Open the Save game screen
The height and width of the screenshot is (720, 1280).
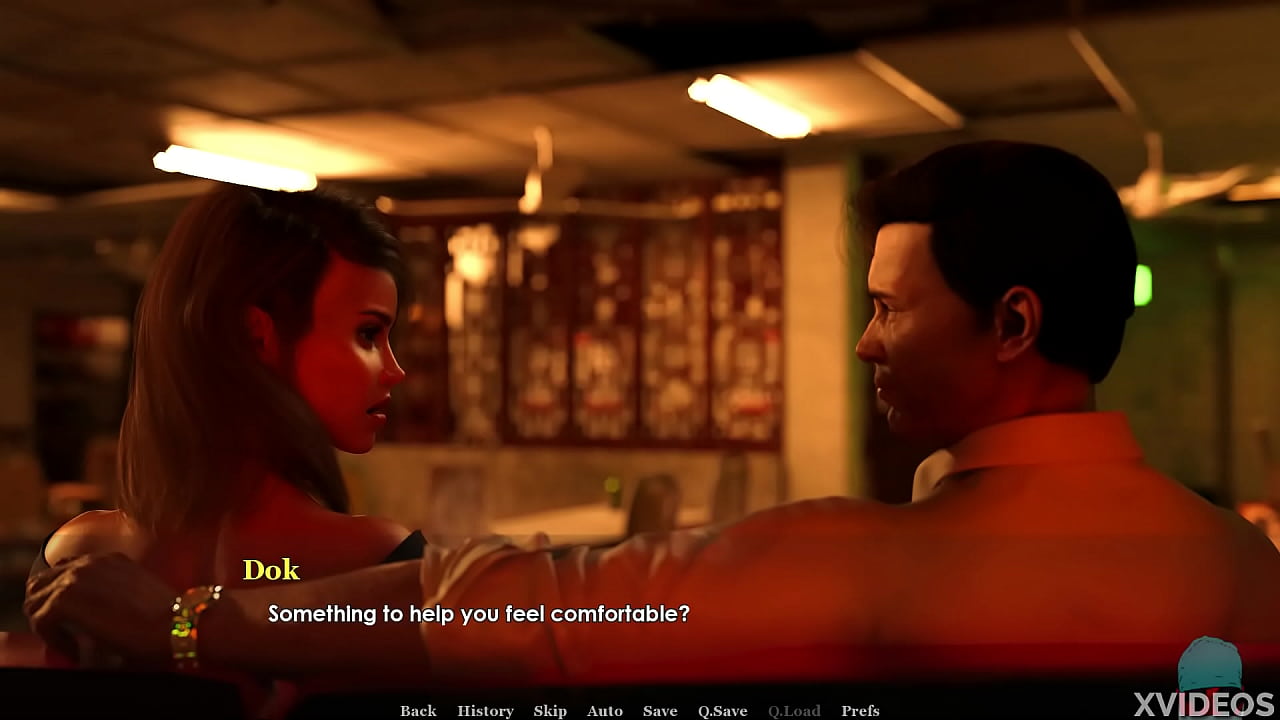[660, 711]
